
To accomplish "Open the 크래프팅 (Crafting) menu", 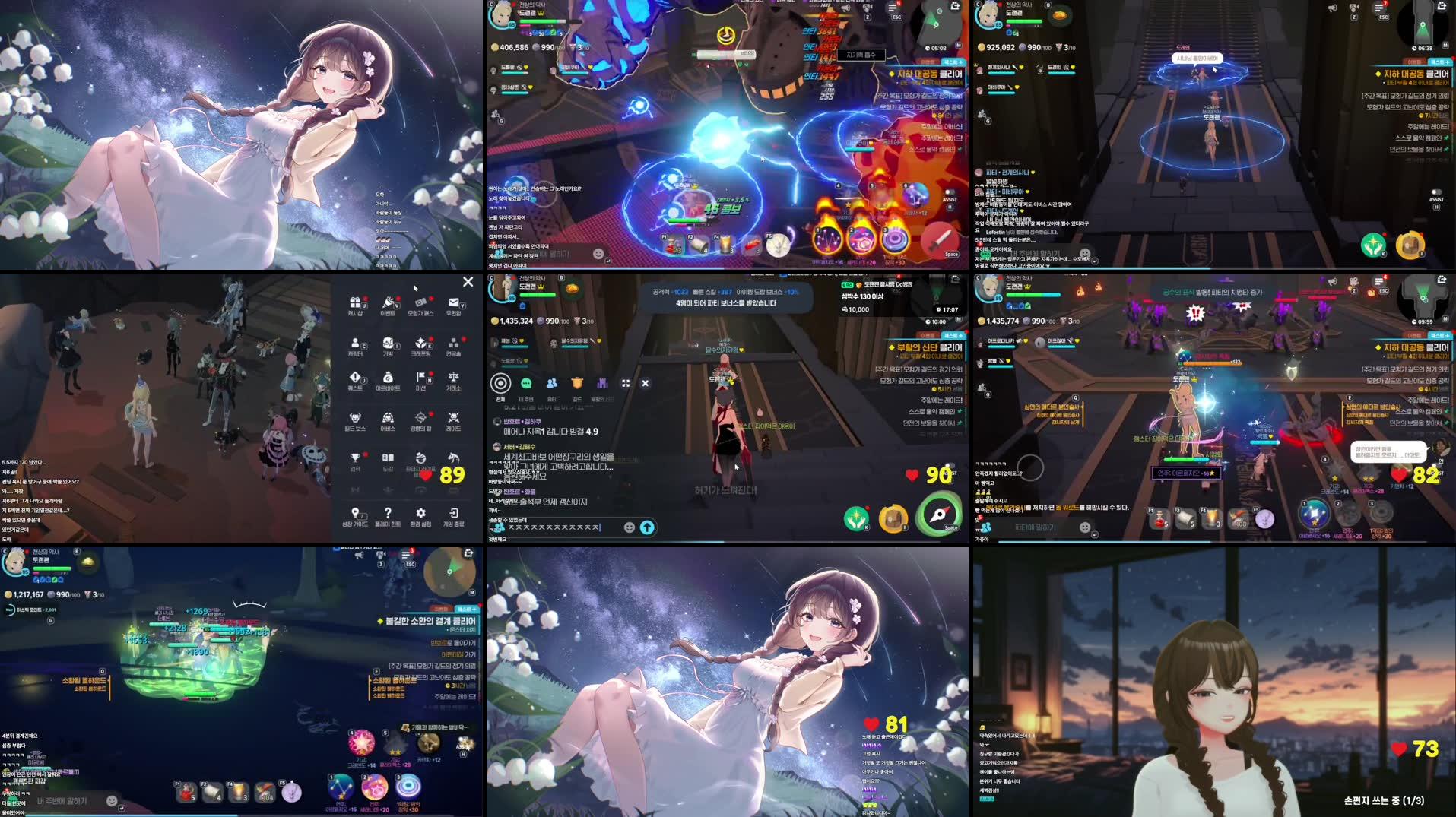I will 421,345.
